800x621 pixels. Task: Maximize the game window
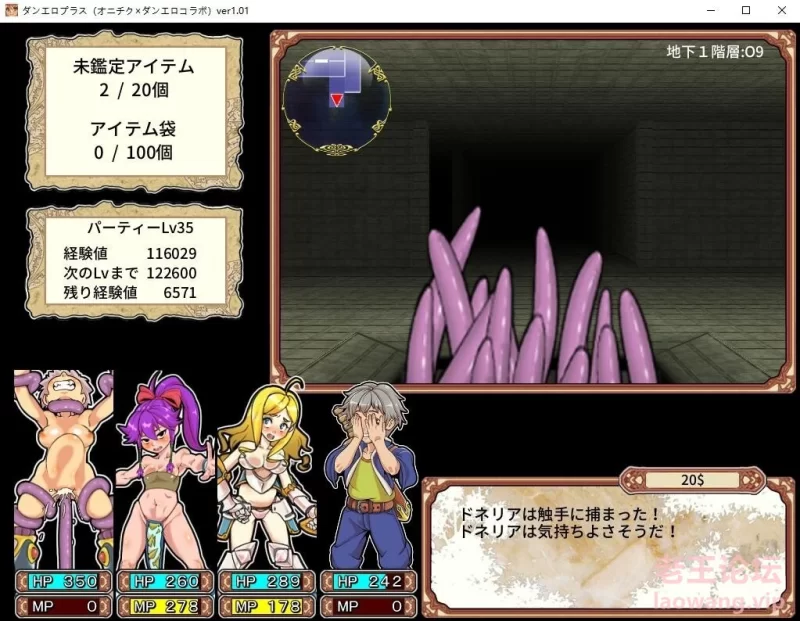coord(745,10)
